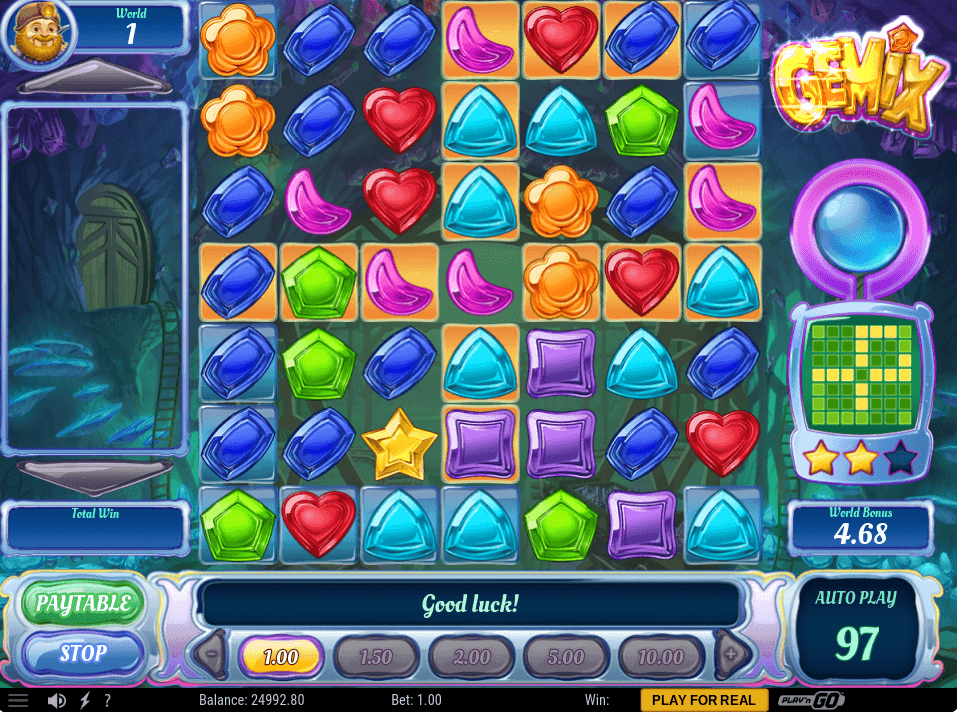The height and width of the screenshot is (716, 957).
Task: Select the yellow star gem tile
Action: click(x=400, y=443)
